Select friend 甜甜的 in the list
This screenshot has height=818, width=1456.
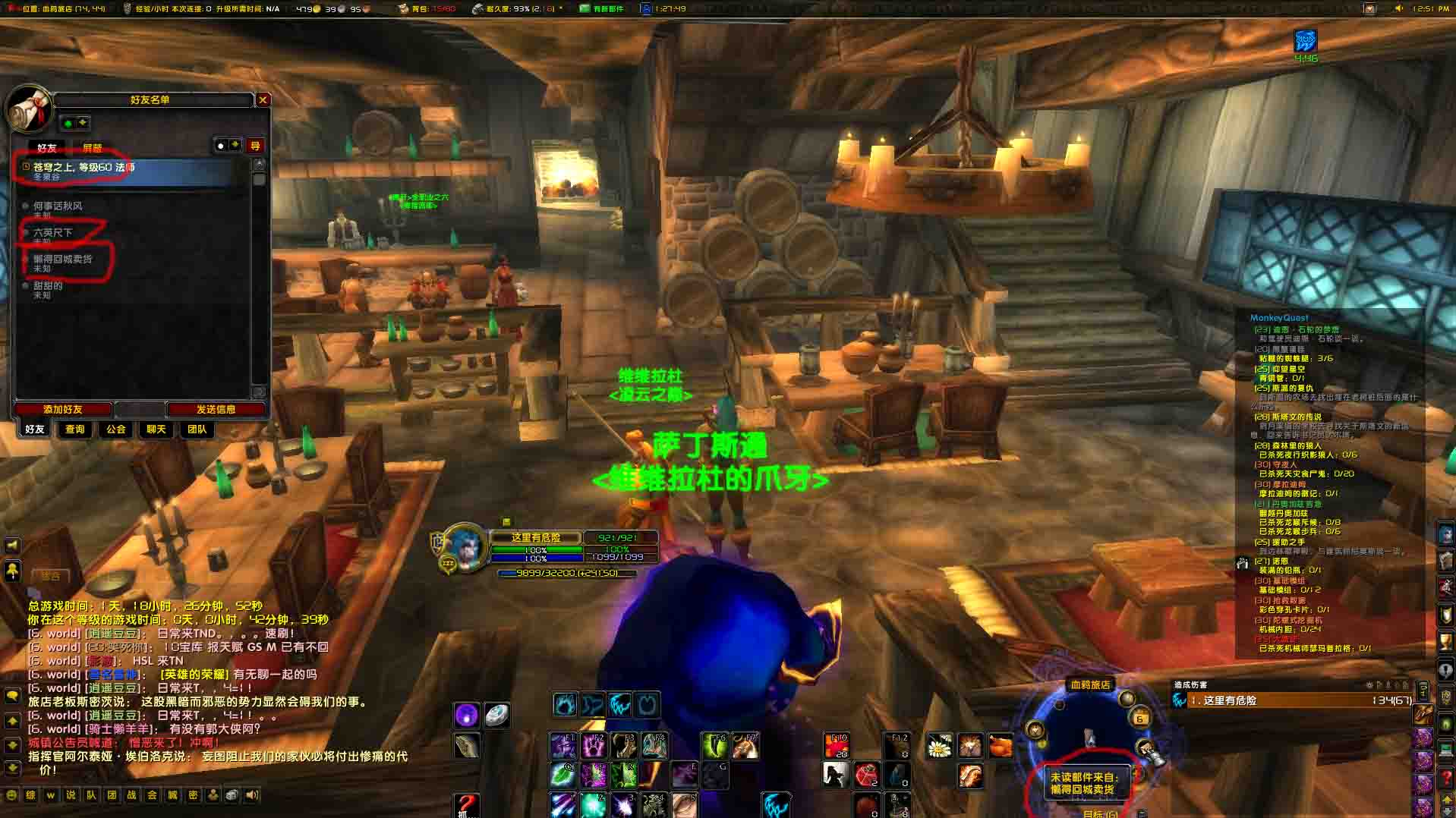pyautogui.click(x=48, y=287)
